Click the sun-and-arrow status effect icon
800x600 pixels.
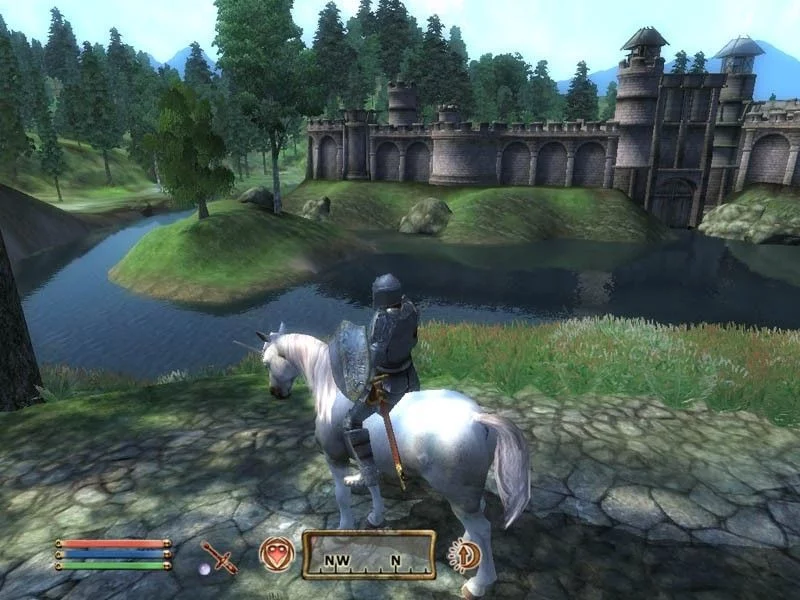click(x=465, y=554)
